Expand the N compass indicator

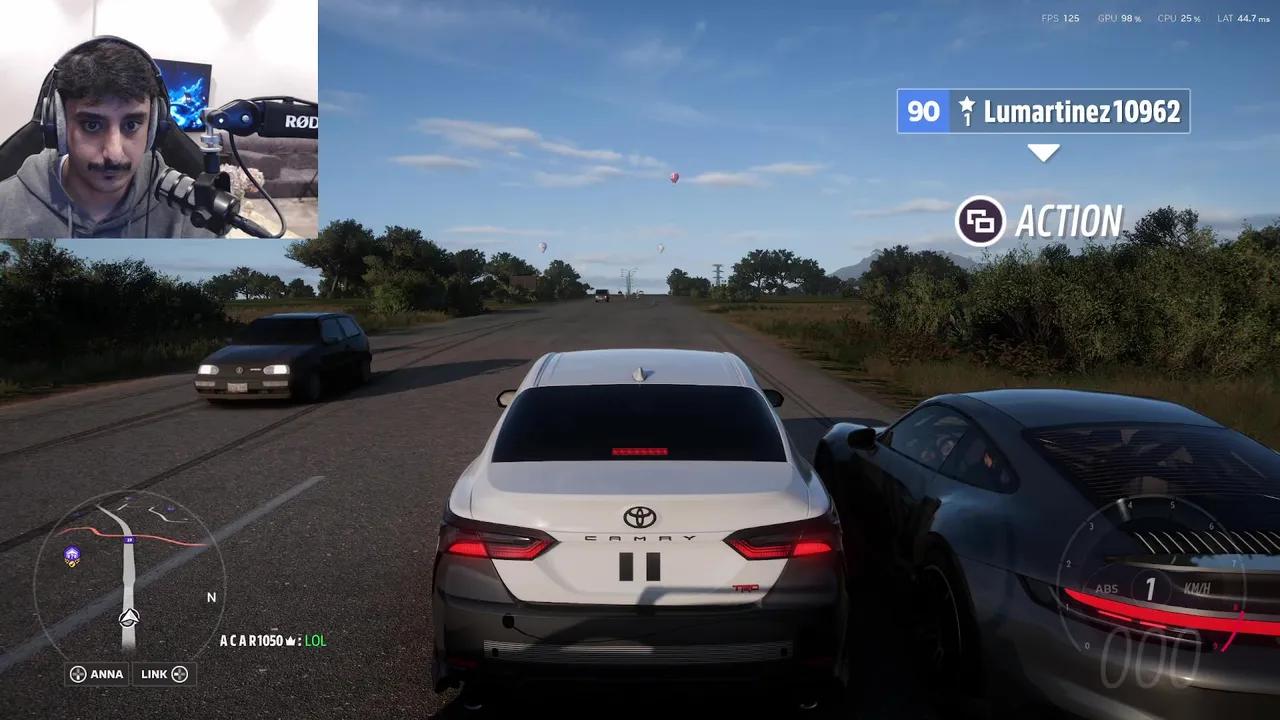tap(211, 597)
